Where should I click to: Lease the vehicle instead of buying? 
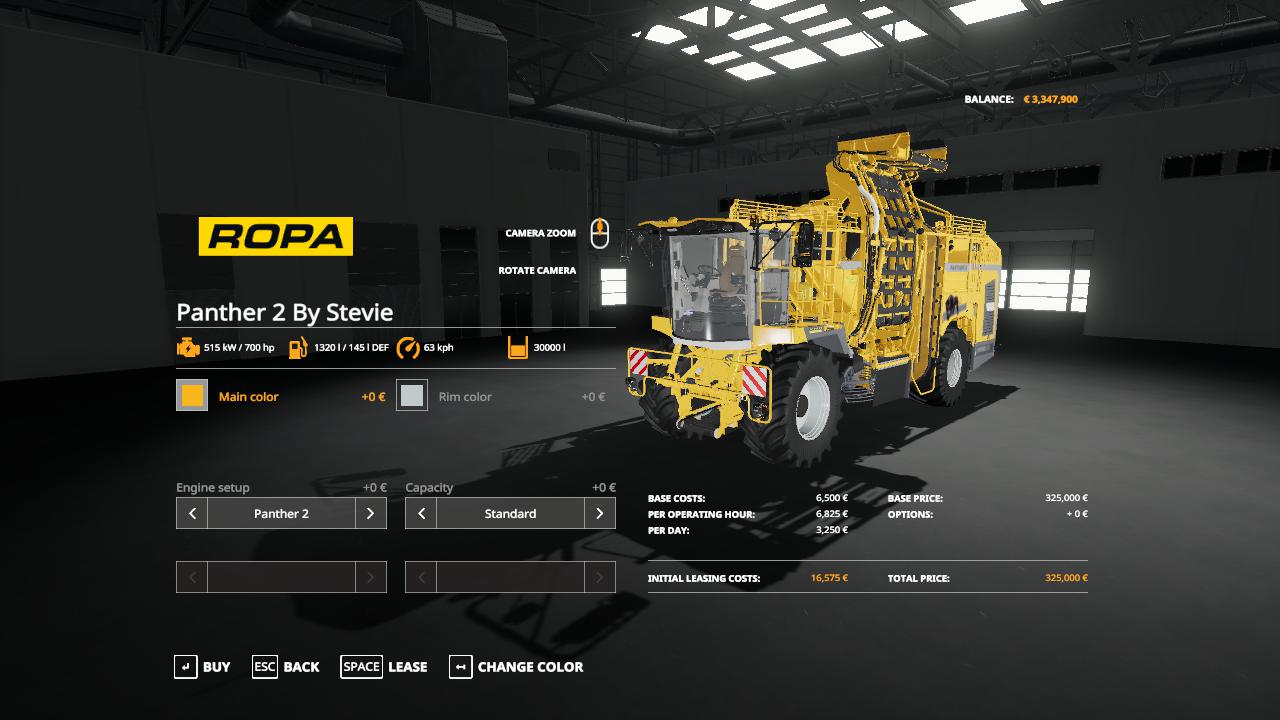point(384,667)
